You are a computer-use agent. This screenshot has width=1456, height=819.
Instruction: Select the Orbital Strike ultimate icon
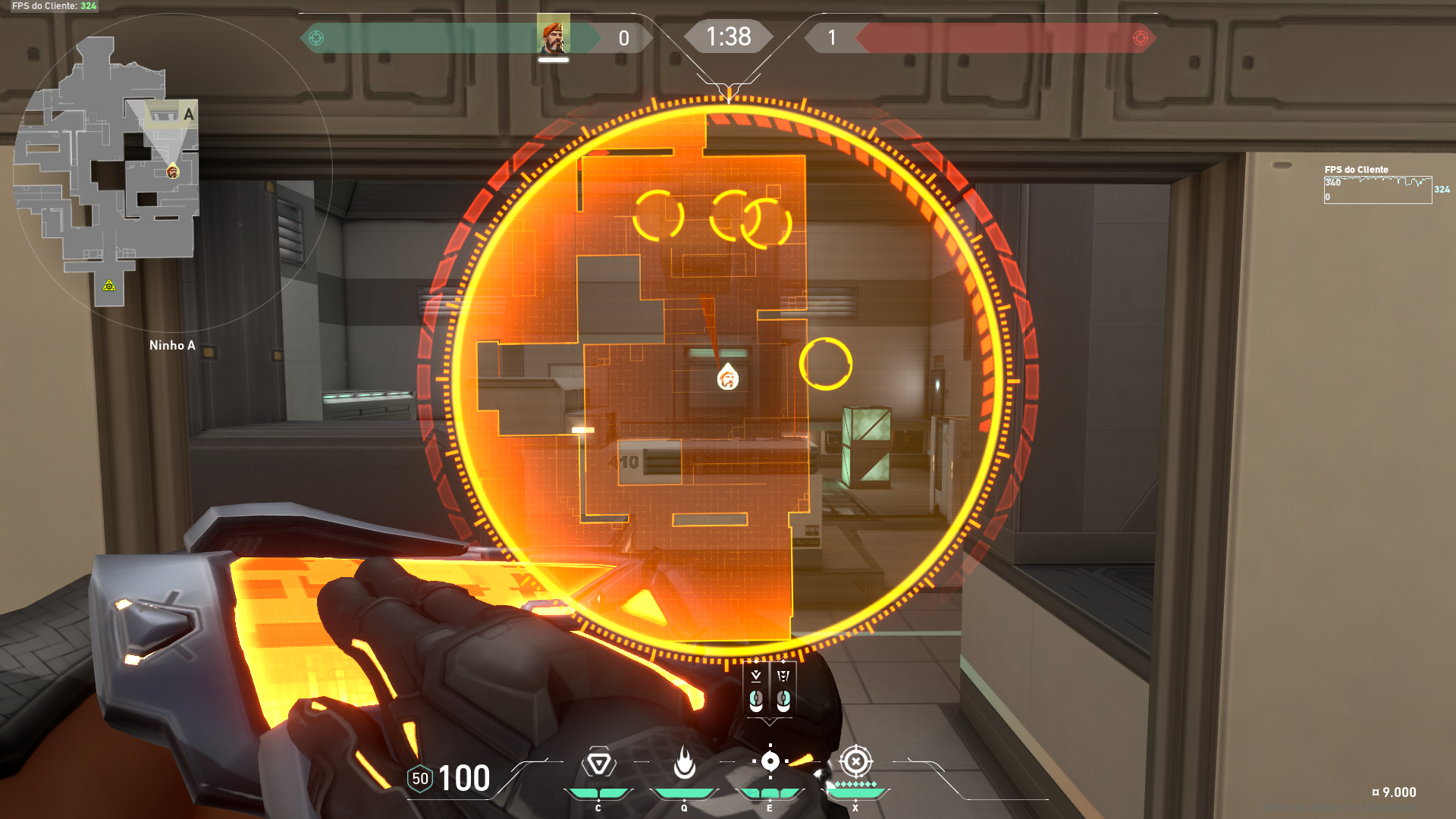coord(855,761)
